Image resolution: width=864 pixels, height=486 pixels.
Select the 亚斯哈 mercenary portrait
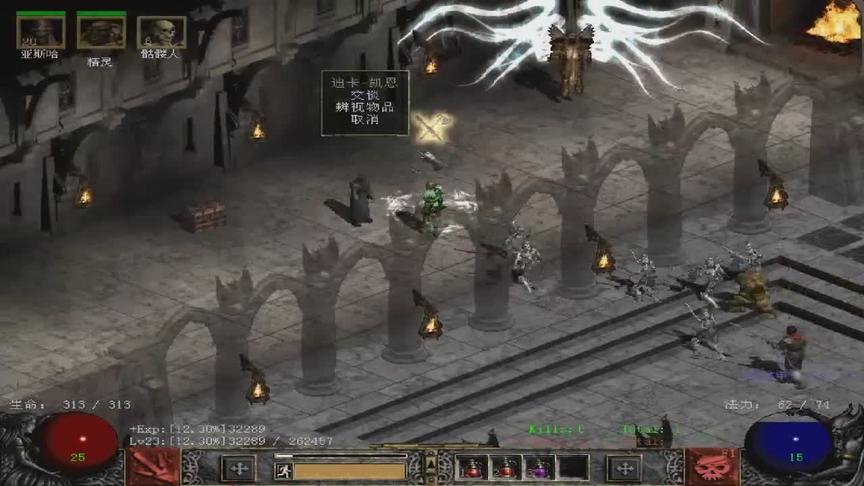(41, 32)
